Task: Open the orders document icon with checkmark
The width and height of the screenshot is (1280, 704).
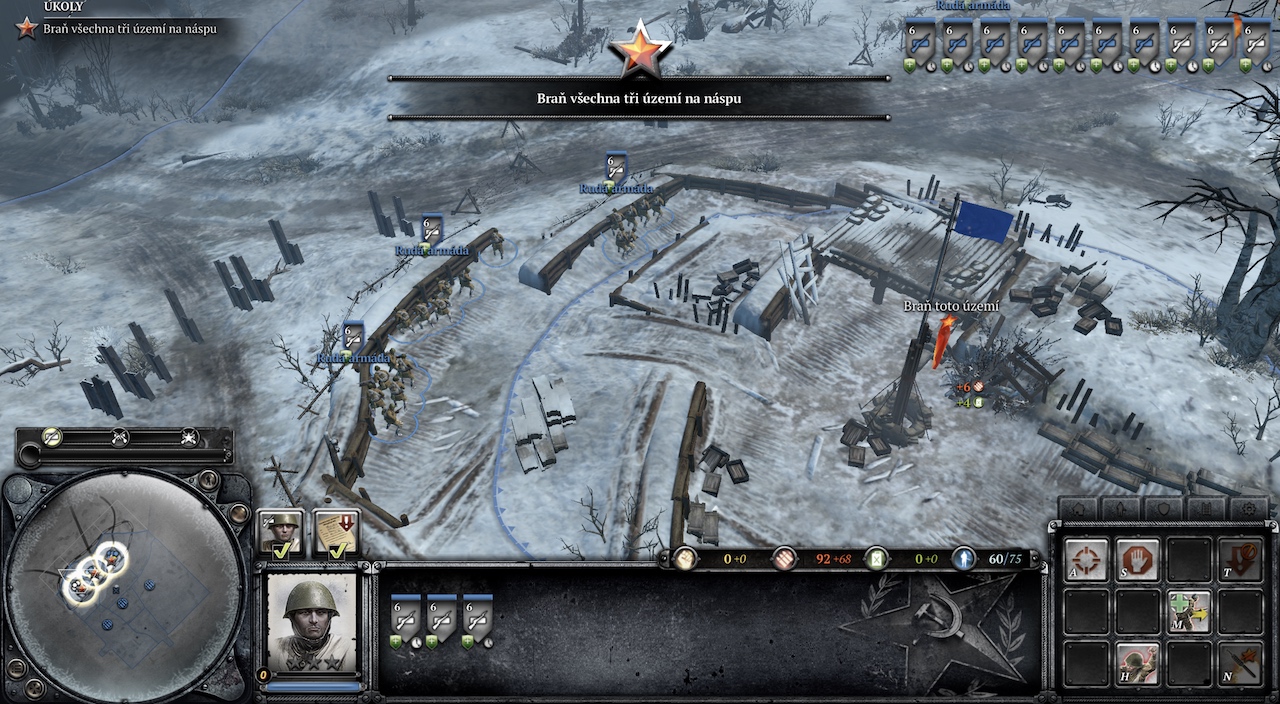Action: click(x=336, y=534)
